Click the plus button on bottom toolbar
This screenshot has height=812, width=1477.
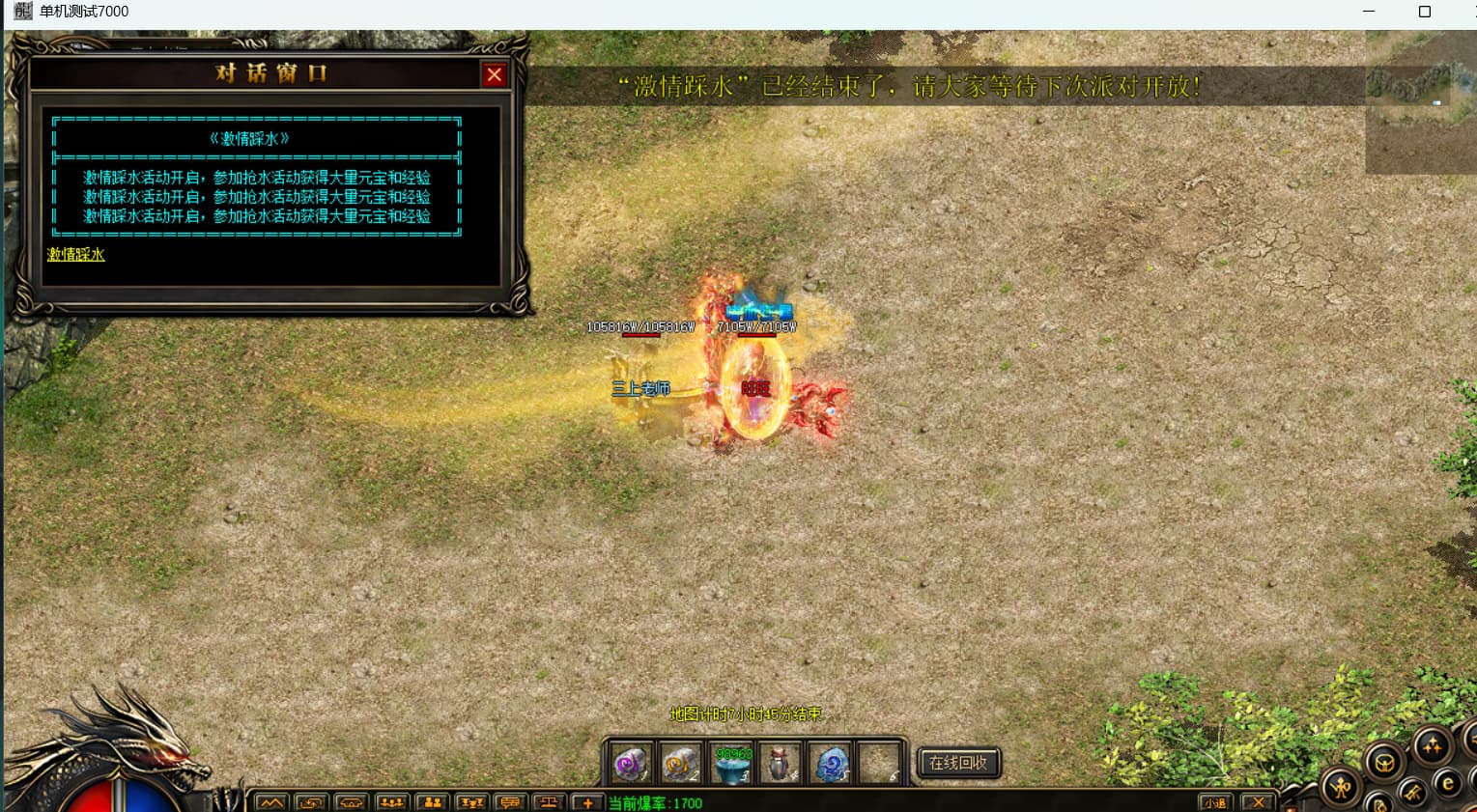pyautogui.click(x=587, y=802)
